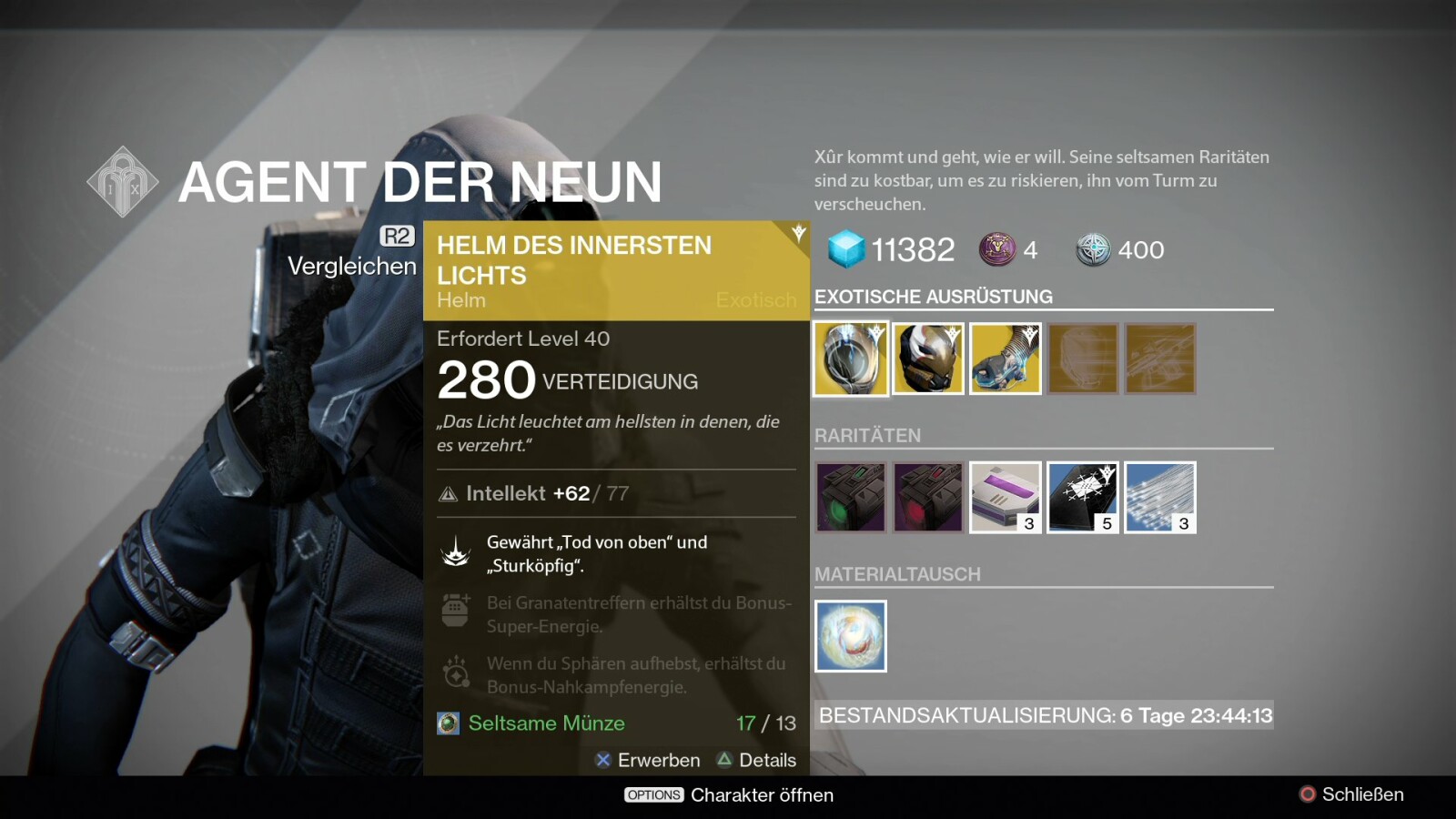Choose the exotic gauntlets item
Screen dimensions: 1456x819
(x=1006, y=359)
